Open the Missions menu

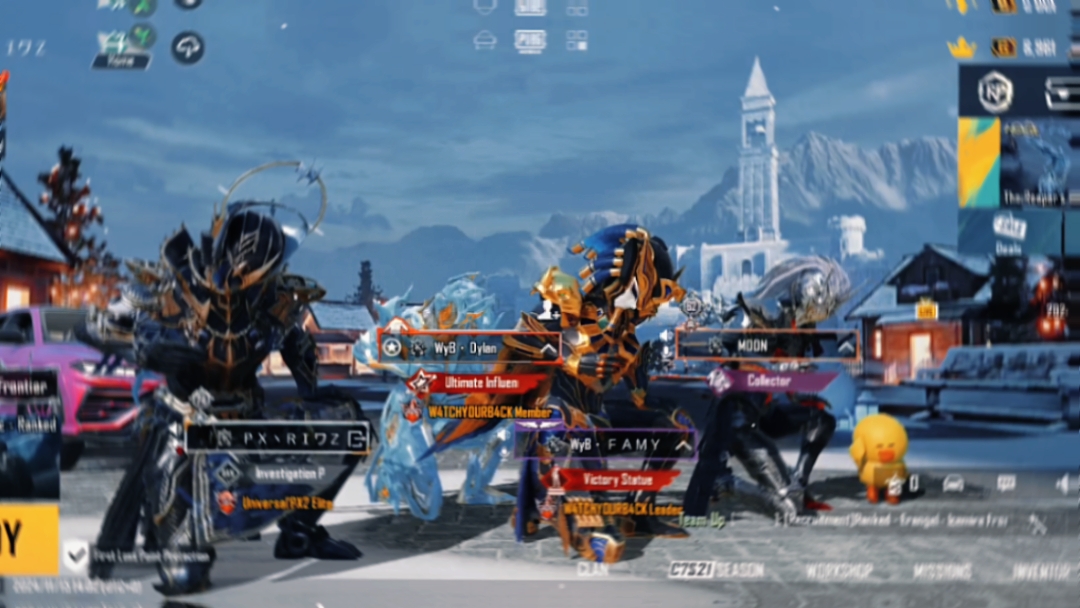pyautogui.click(x=942, y=571)
